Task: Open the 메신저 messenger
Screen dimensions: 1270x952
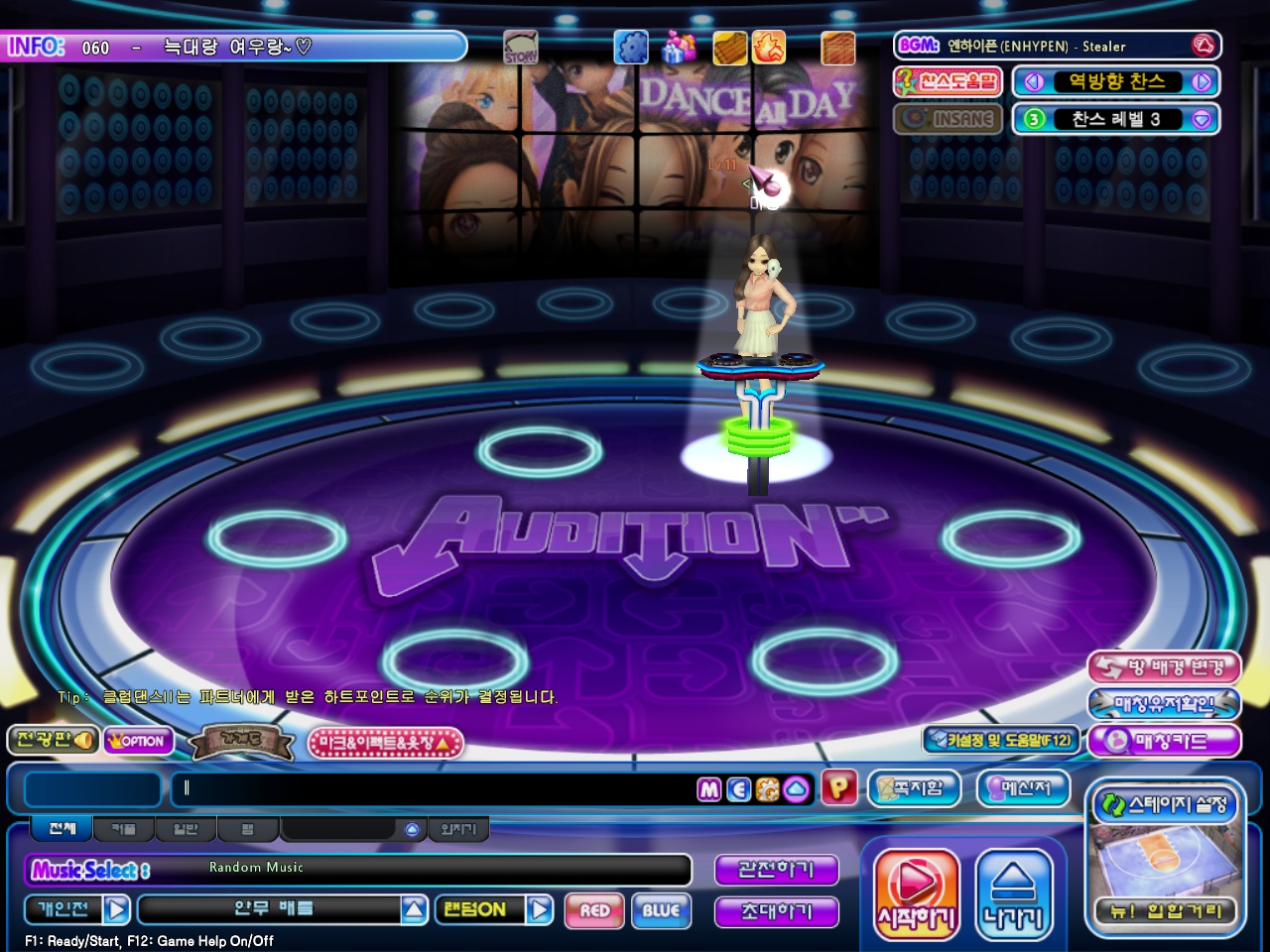Action: [1024, 788]
